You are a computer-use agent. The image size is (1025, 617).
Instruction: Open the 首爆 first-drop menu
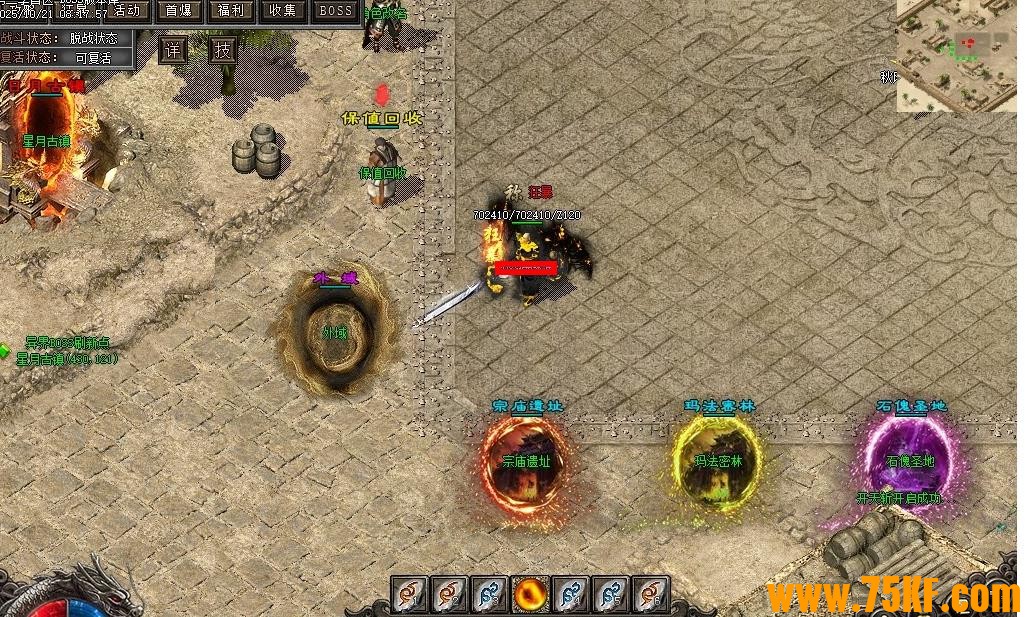pyautogui.click(x=179, y=11)
